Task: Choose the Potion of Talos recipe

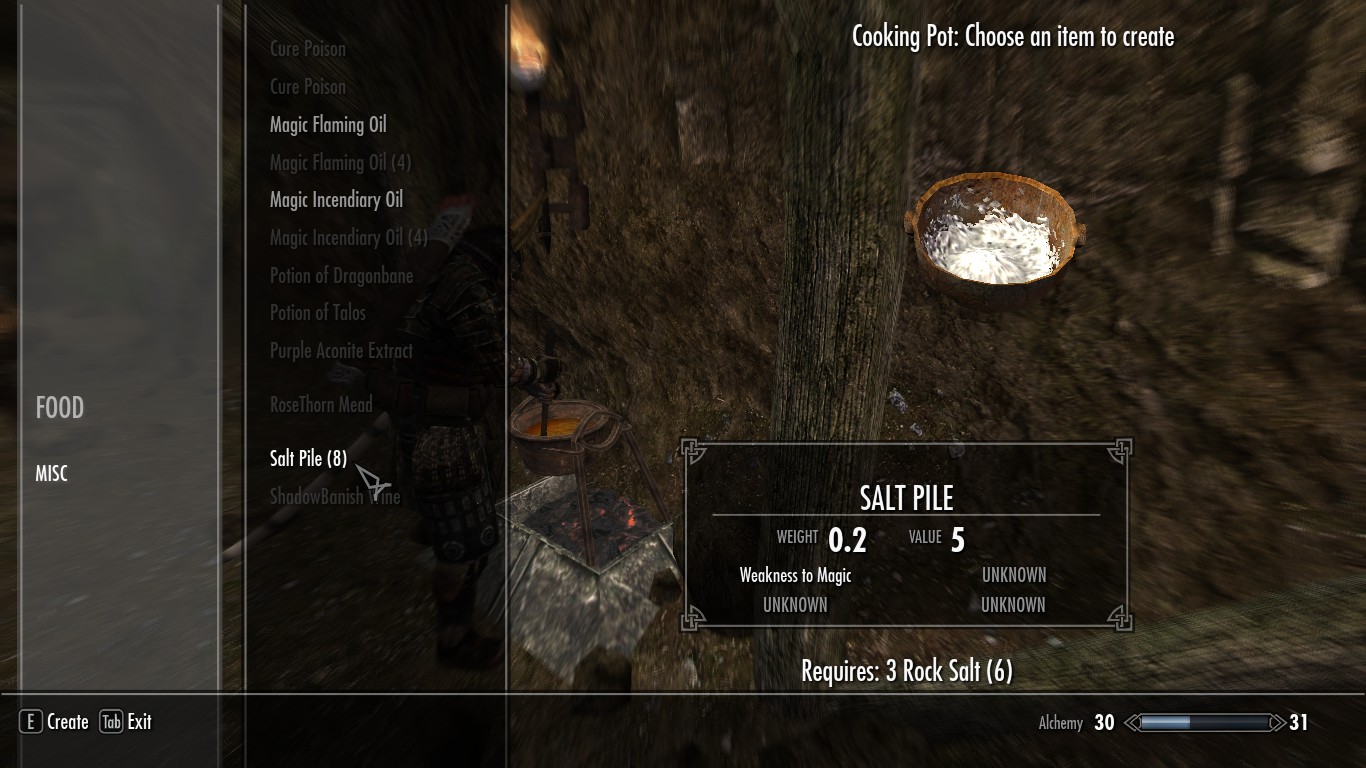Action: click(x=318, y=313)
